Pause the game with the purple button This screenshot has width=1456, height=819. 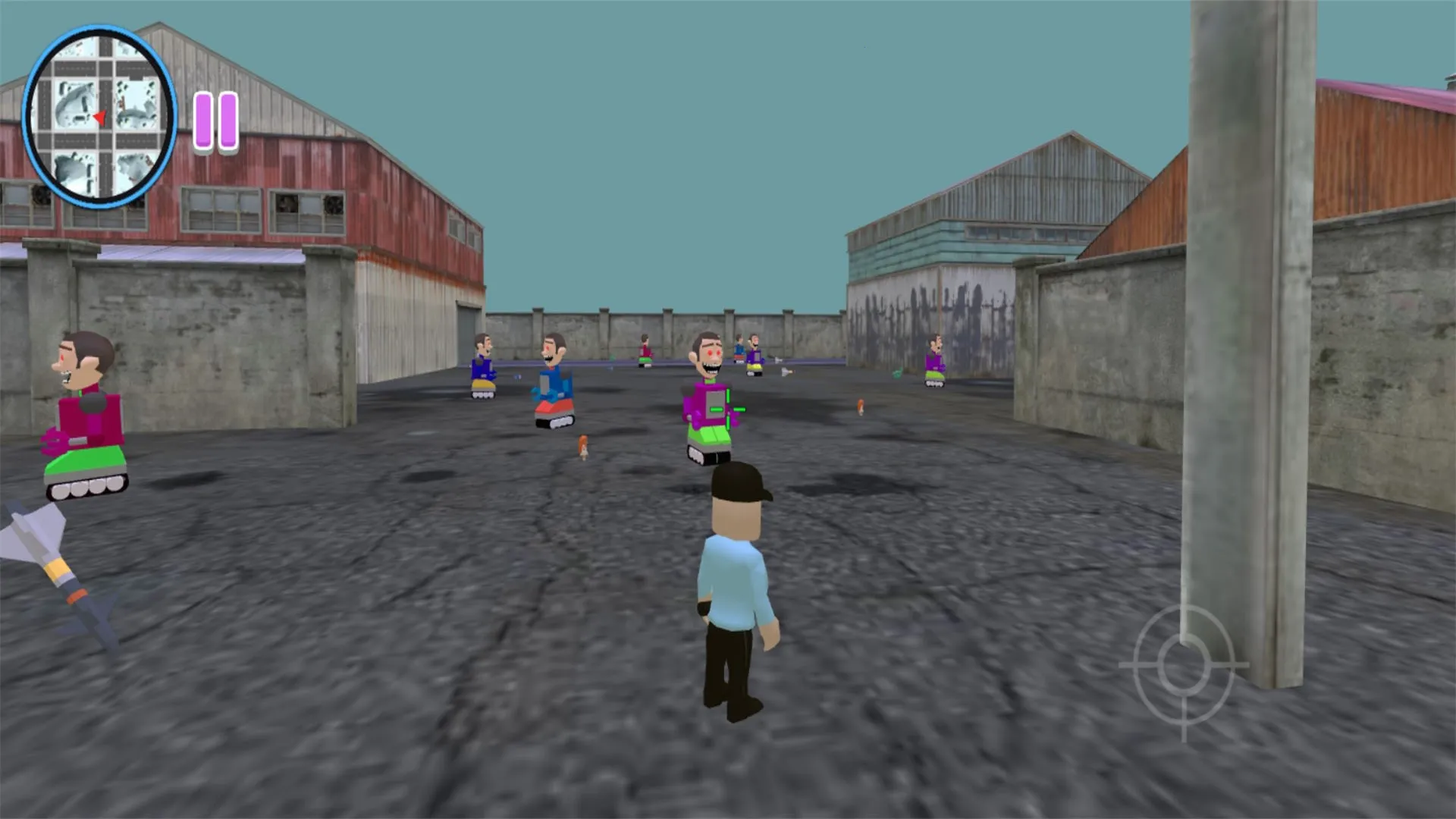216,121
